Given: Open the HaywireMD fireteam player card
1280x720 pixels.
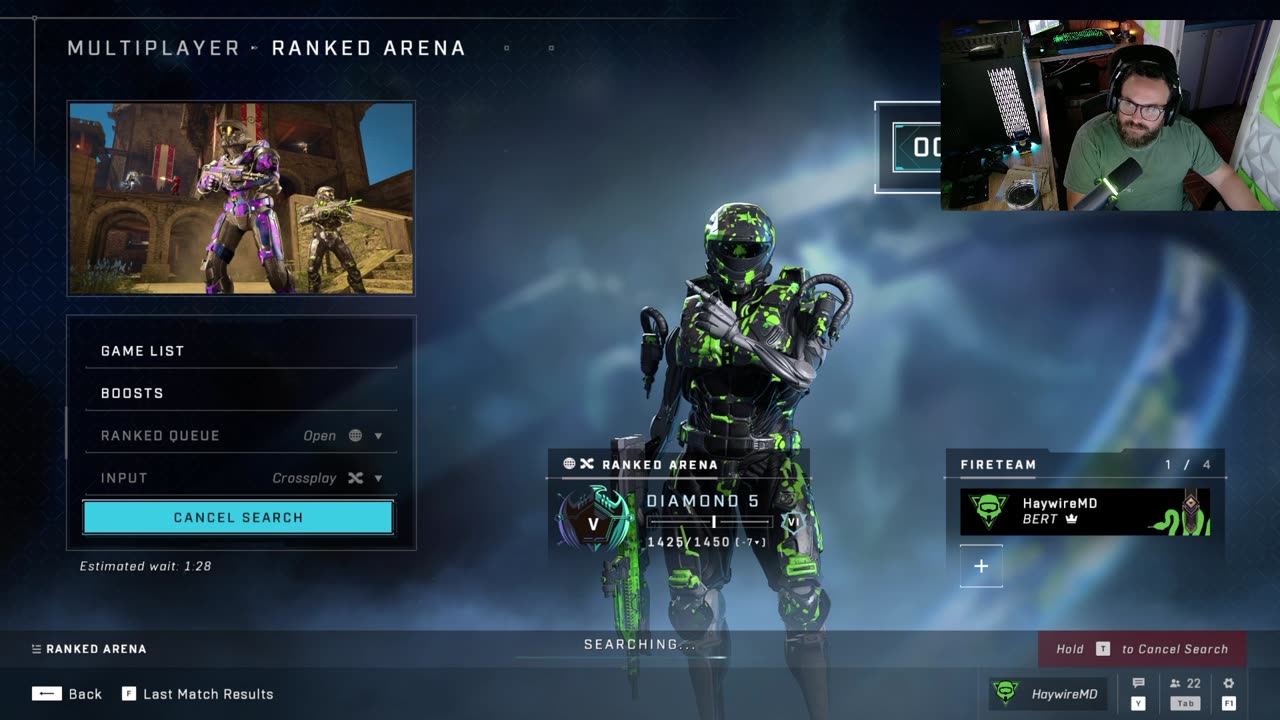Looking at the screenshot, I should point(1085,511).
